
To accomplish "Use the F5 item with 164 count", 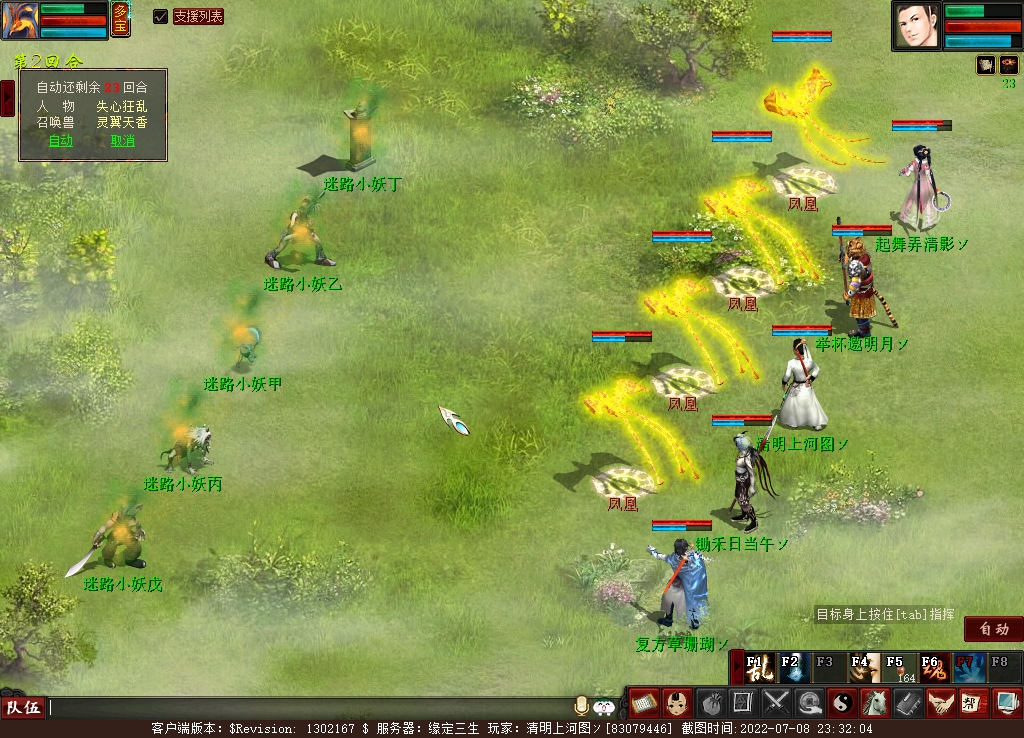I will click(x=900, y=667).
